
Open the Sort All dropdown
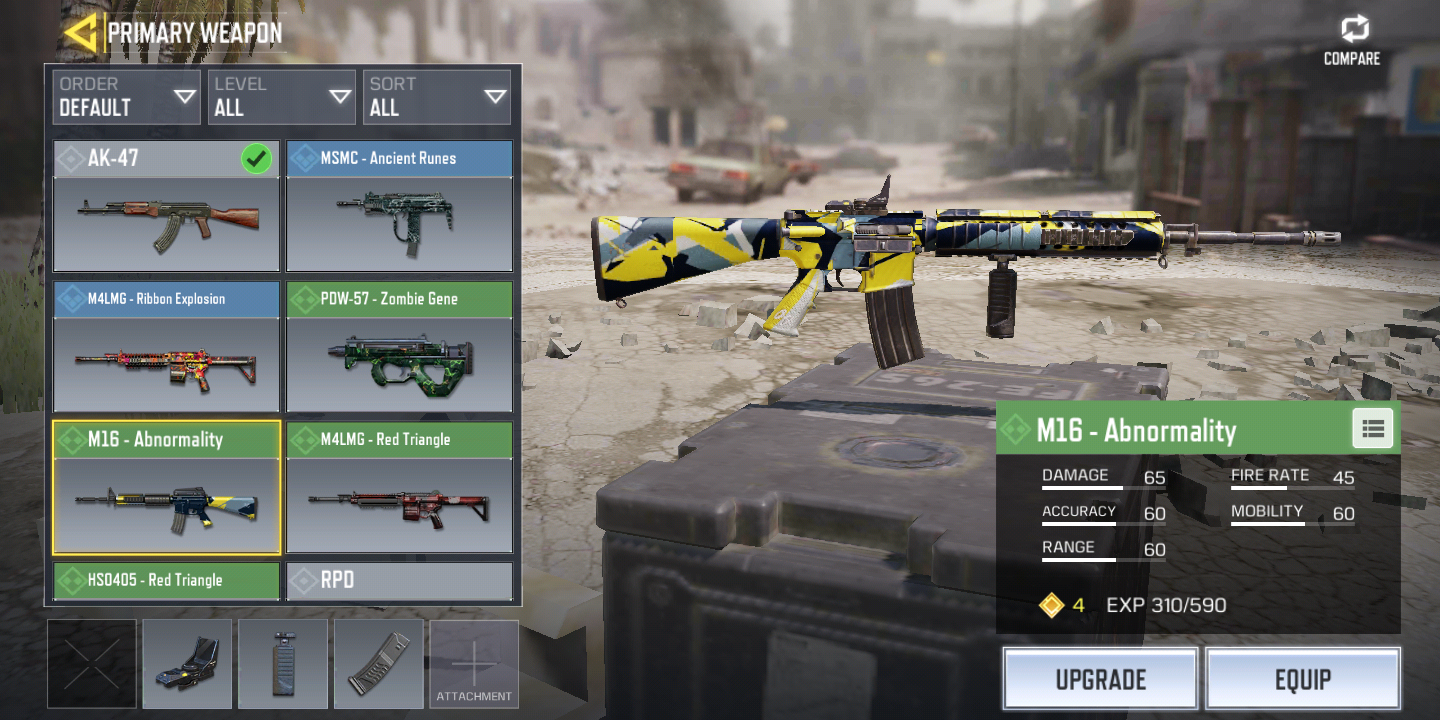click(437, 97)
